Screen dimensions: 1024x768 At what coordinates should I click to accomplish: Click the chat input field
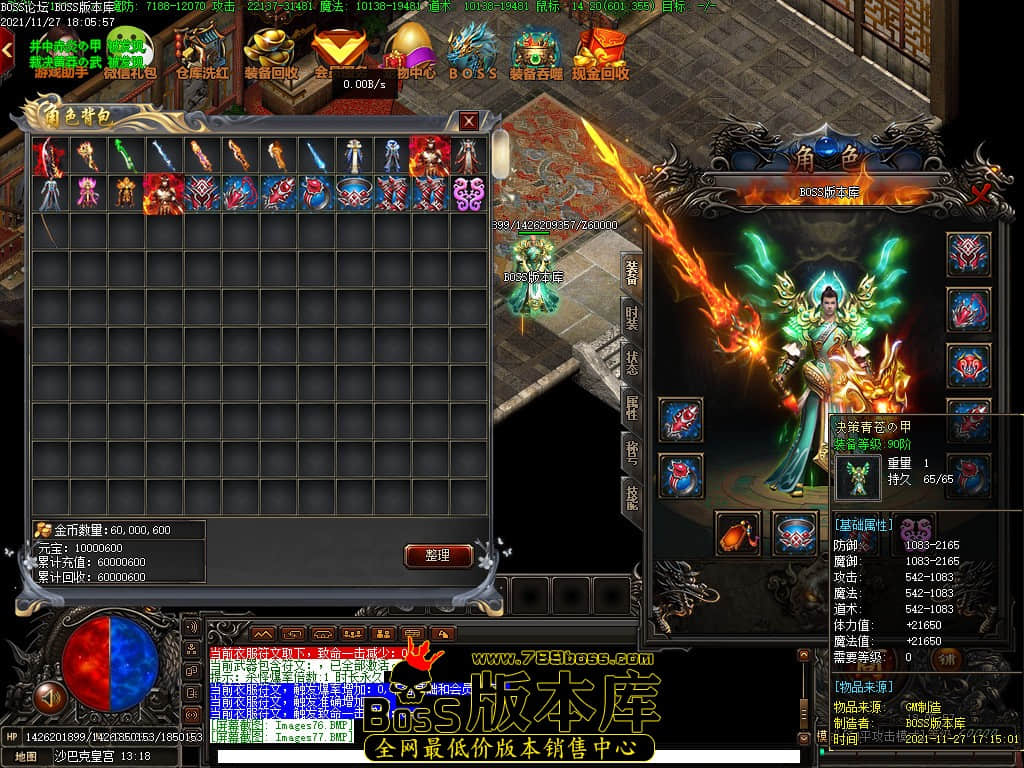coord(500,756)
